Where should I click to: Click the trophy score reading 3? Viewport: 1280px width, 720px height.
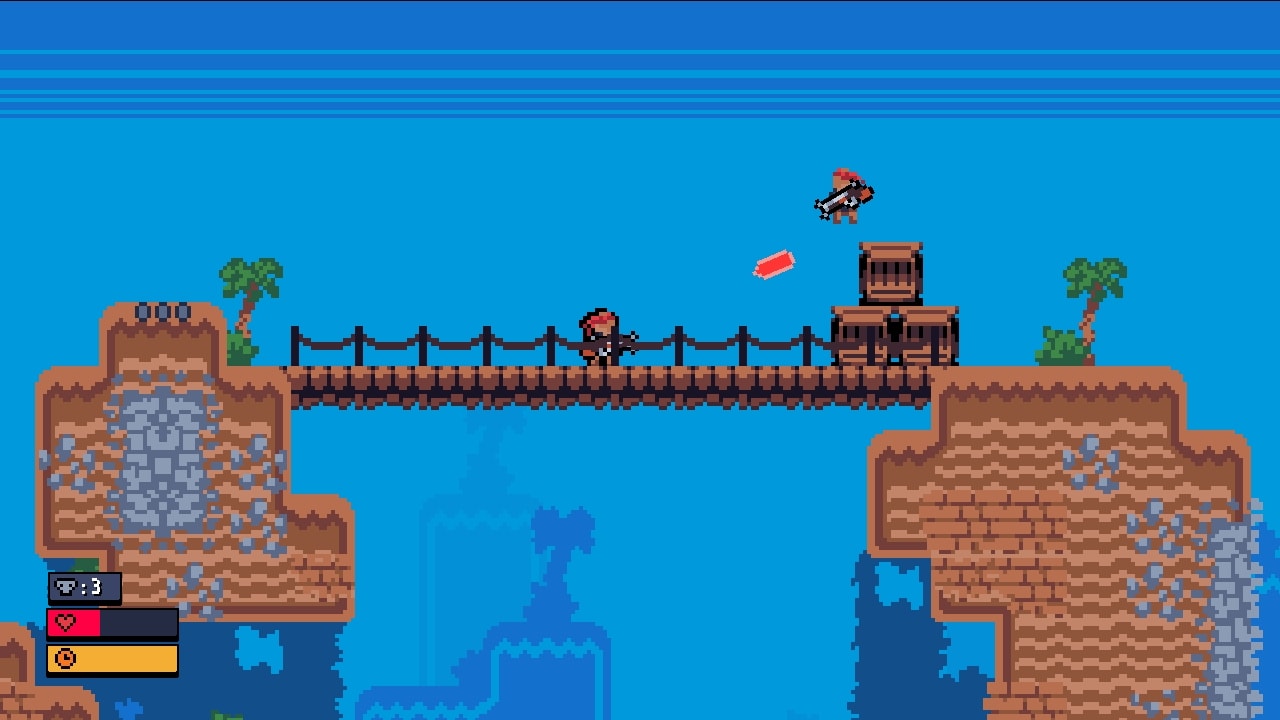click(98, 588)
